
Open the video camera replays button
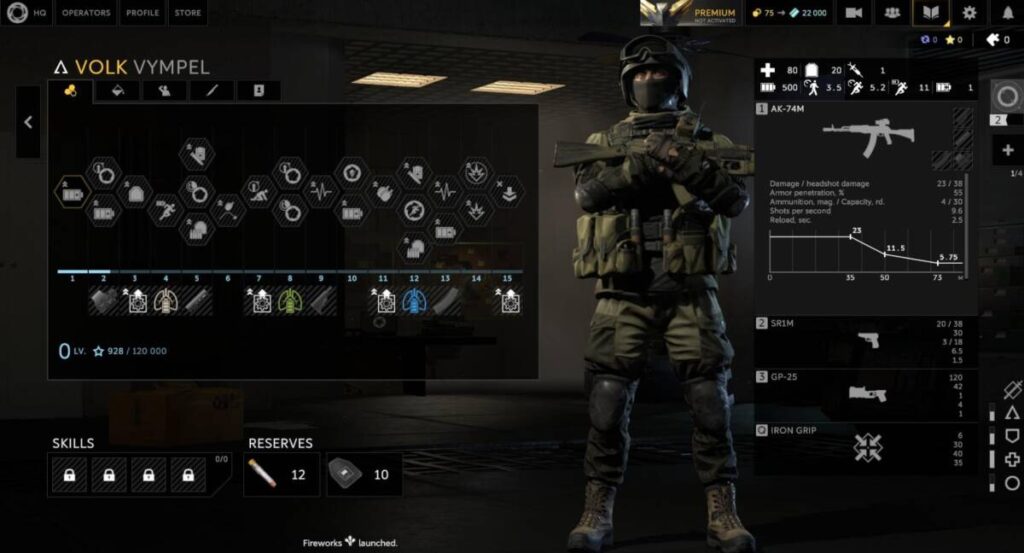pyautogui.click(x=853, y=13)
